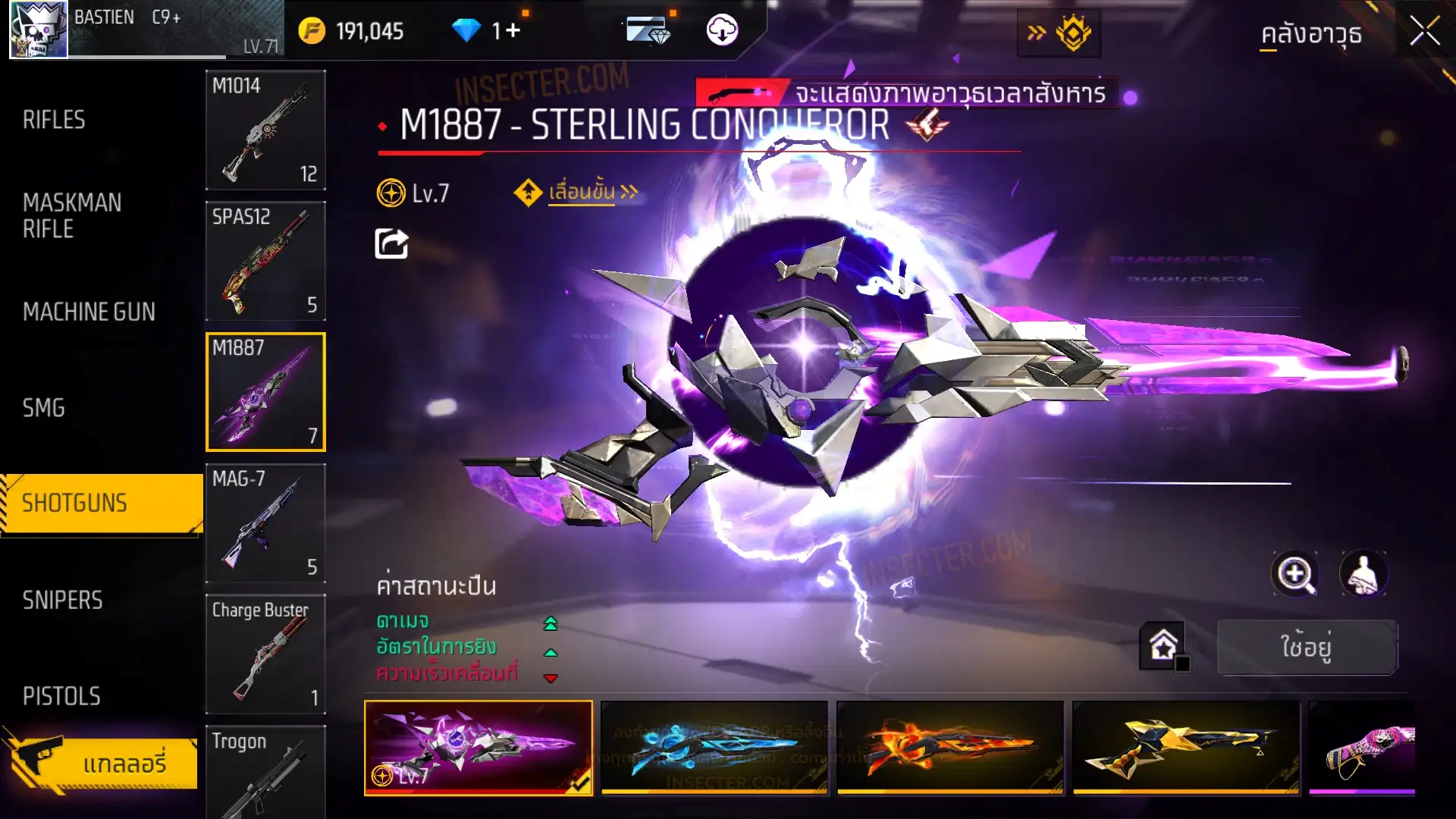Screen dimensions: 1456x819
Task: Select the M1014 shotgun slot
Action: [x=265, y=130]
